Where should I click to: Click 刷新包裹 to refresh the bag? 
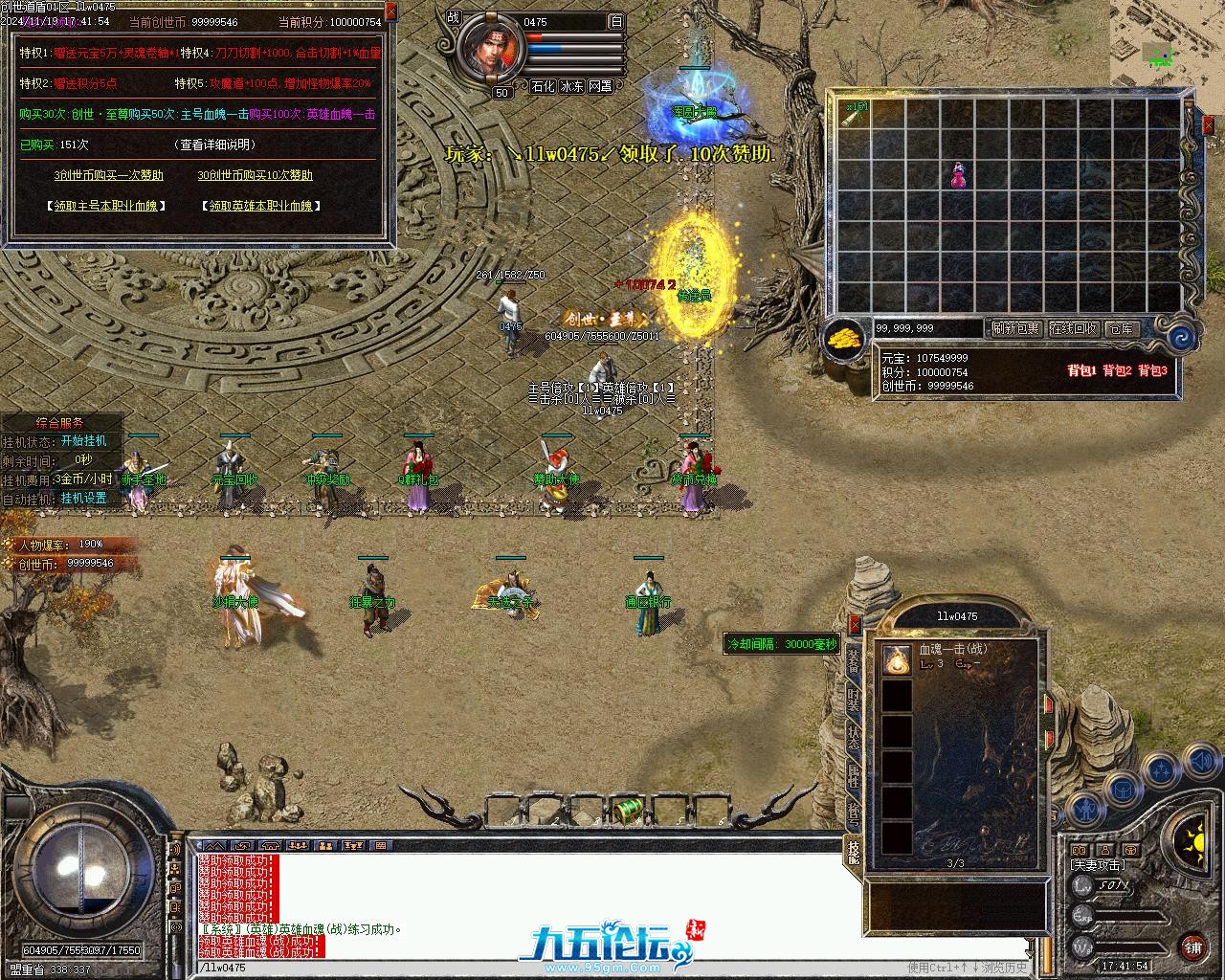click(1015, 328)
